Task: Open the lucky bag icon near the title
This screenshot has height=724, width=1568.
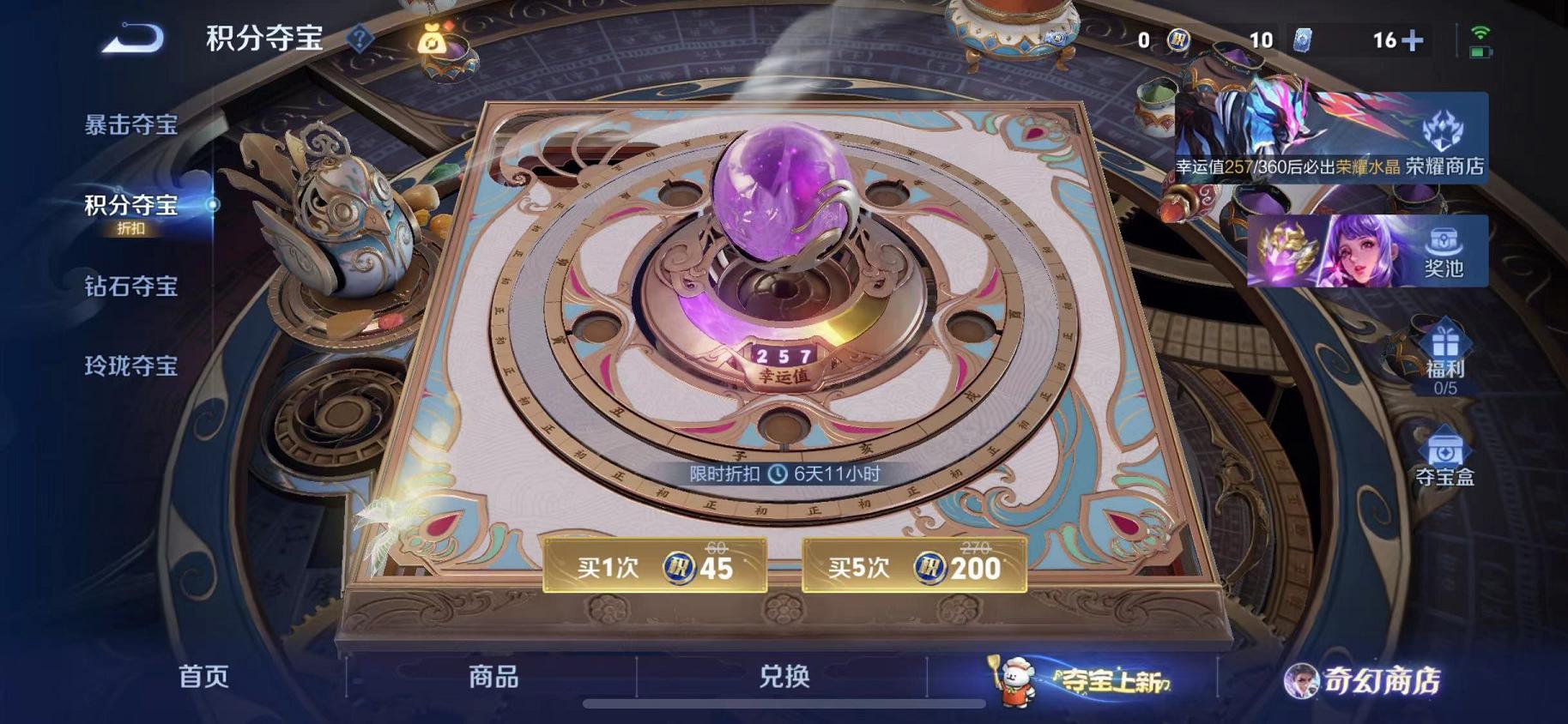Action: [x=432, y=41]
